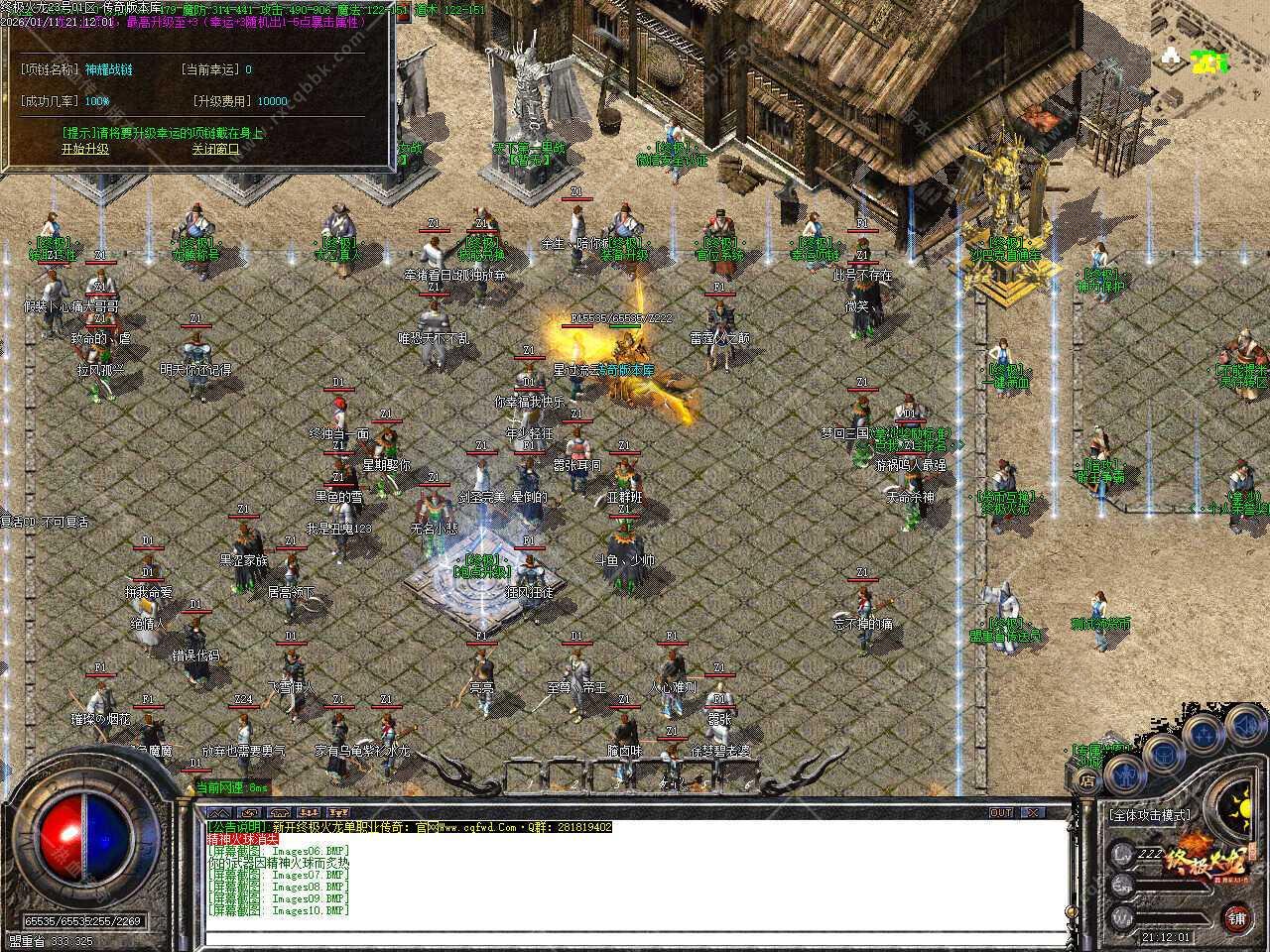Image resolution: width=1270 pixels, height=952 pixels.
Task: Click the round red 铺 button
Action: point(1236,917)
